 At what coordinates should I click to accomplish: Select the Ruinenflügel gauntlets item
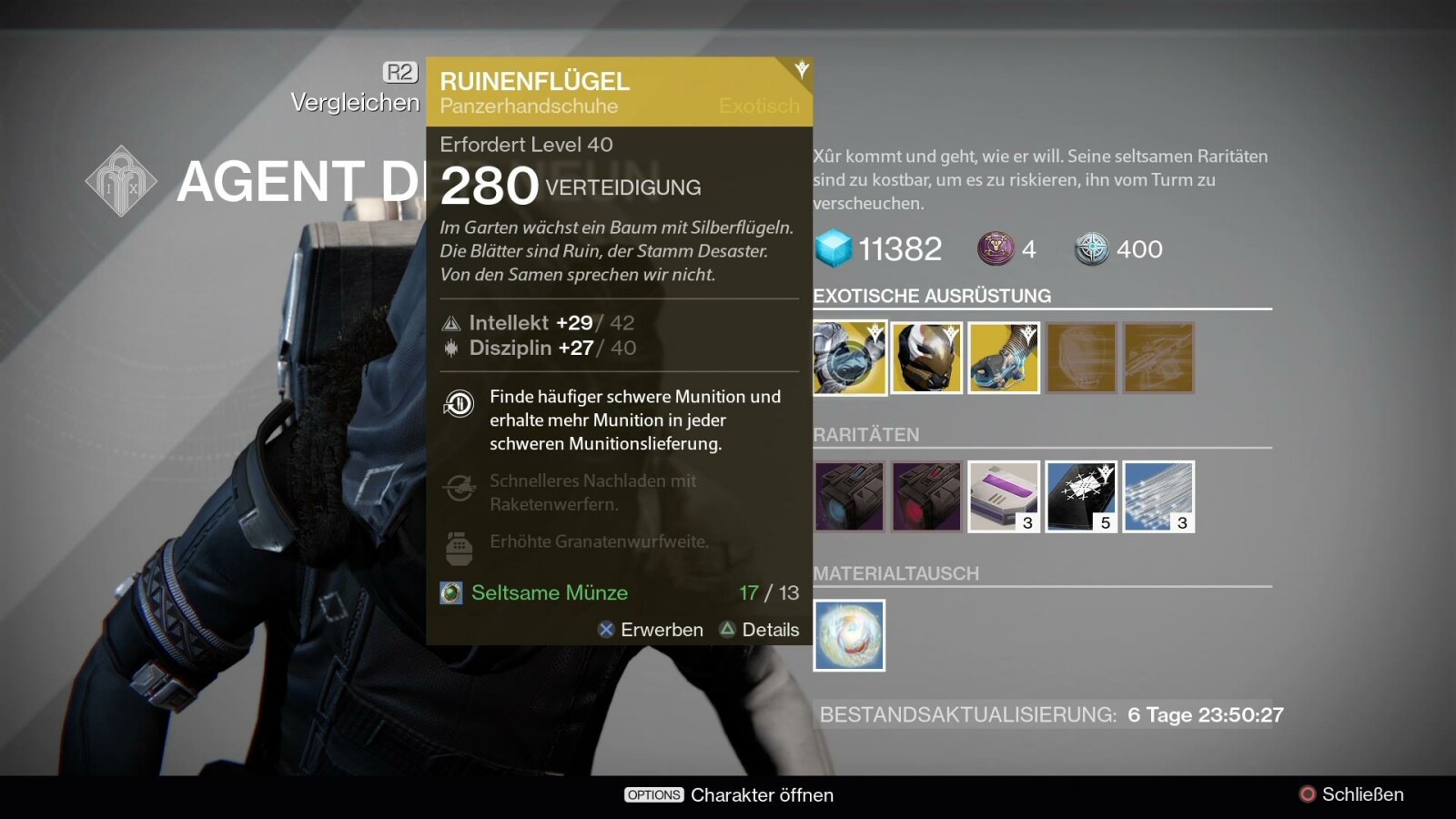pyautogui.click(x=849, y=359)
